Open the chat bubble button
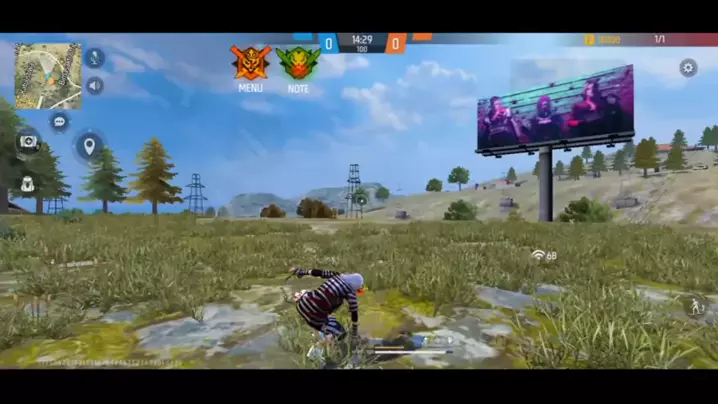Viewport: 718px width, 404px height. pos(60,121)
